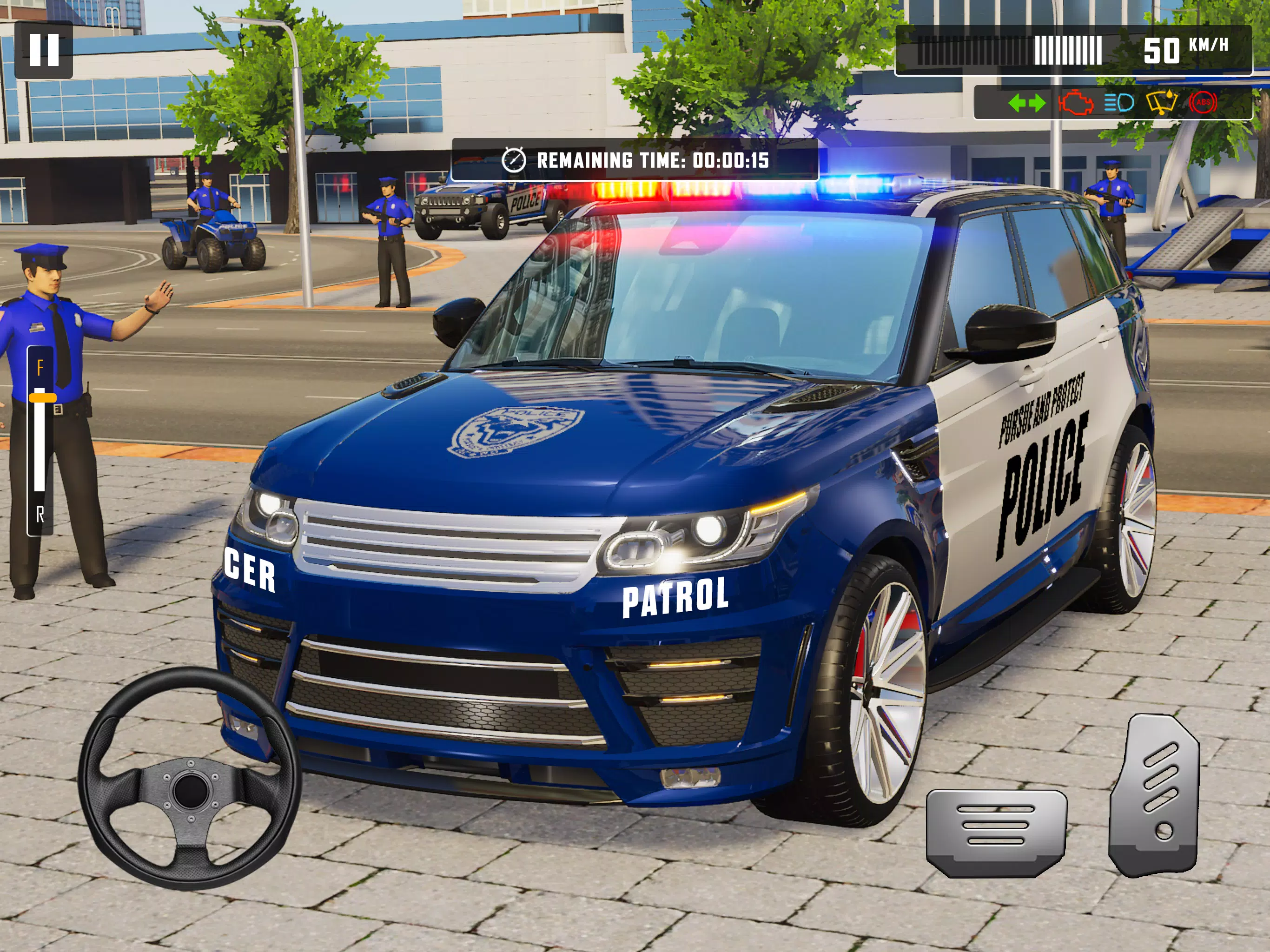Pause the game

[44, 50]
